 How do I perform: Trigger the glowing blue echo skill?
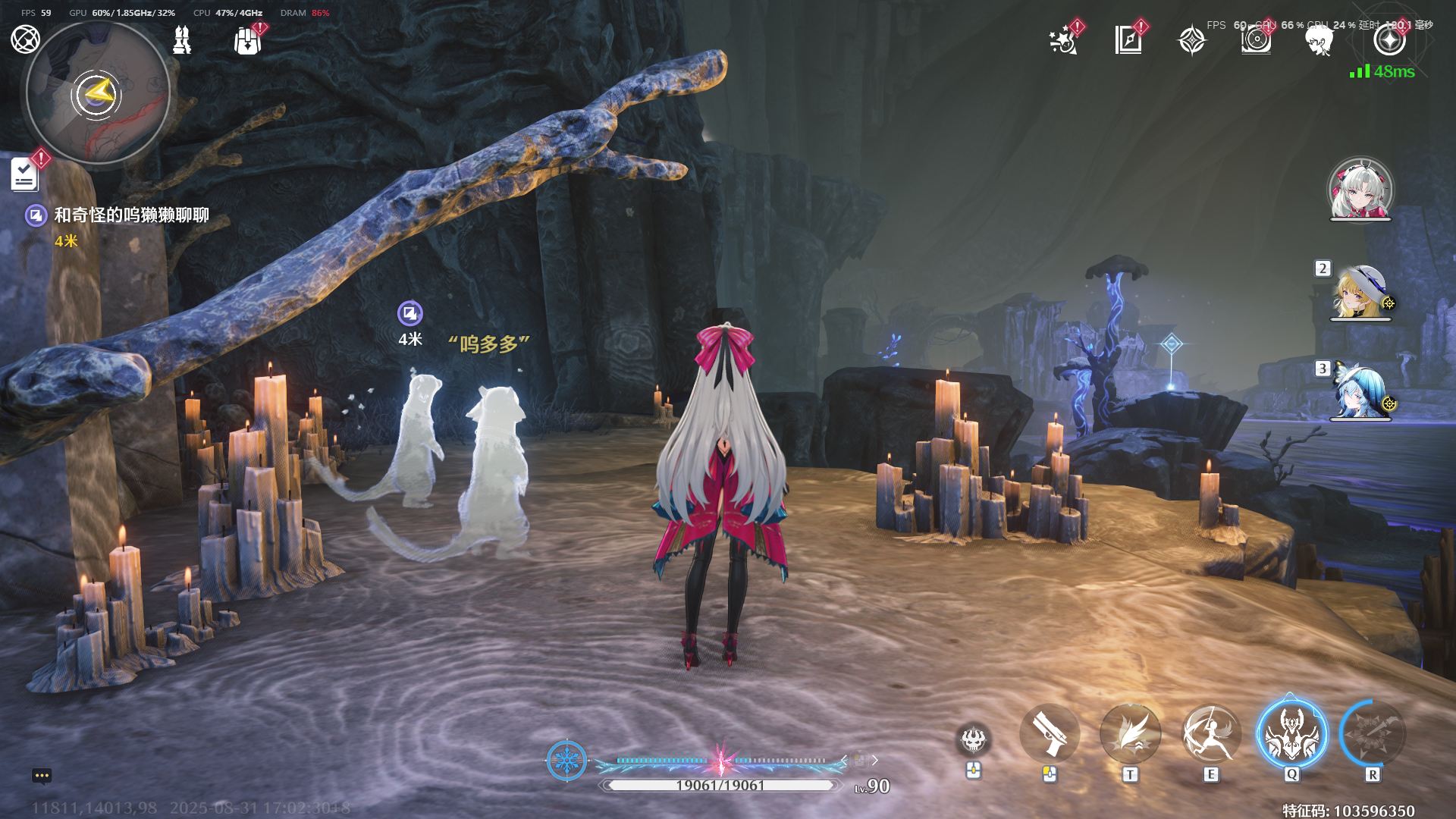(x=1292, y=733)
